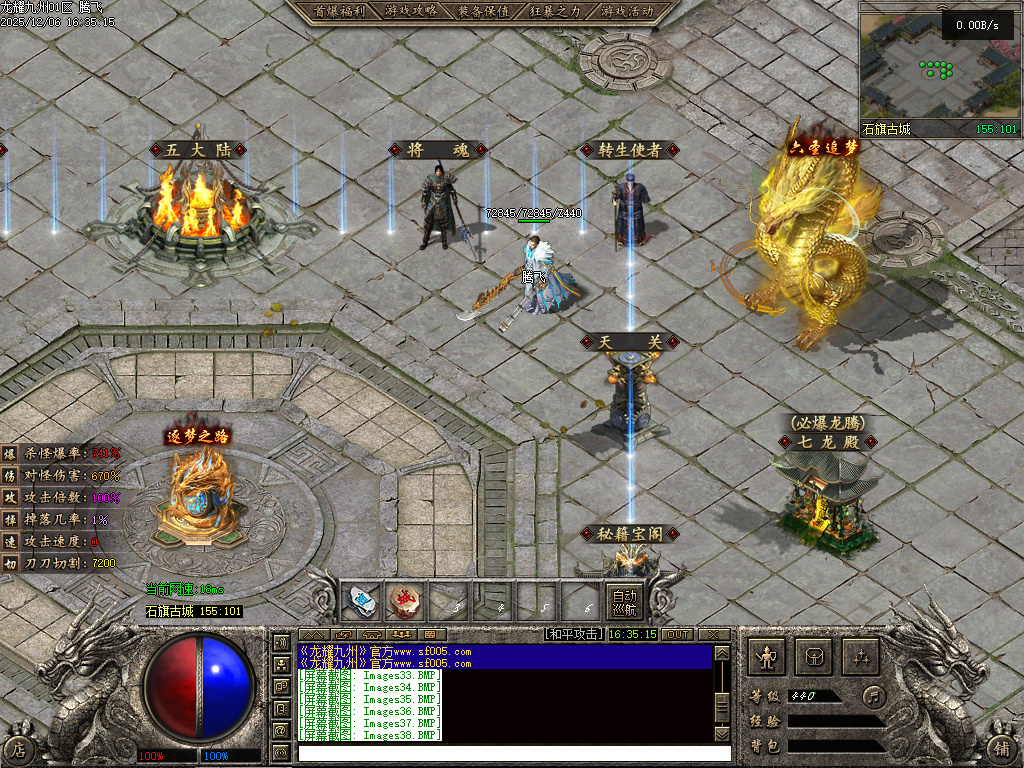The image size is (1024, 768).
Task: Open the 狂暴之力 menu
Action: (x=555, y=11)
